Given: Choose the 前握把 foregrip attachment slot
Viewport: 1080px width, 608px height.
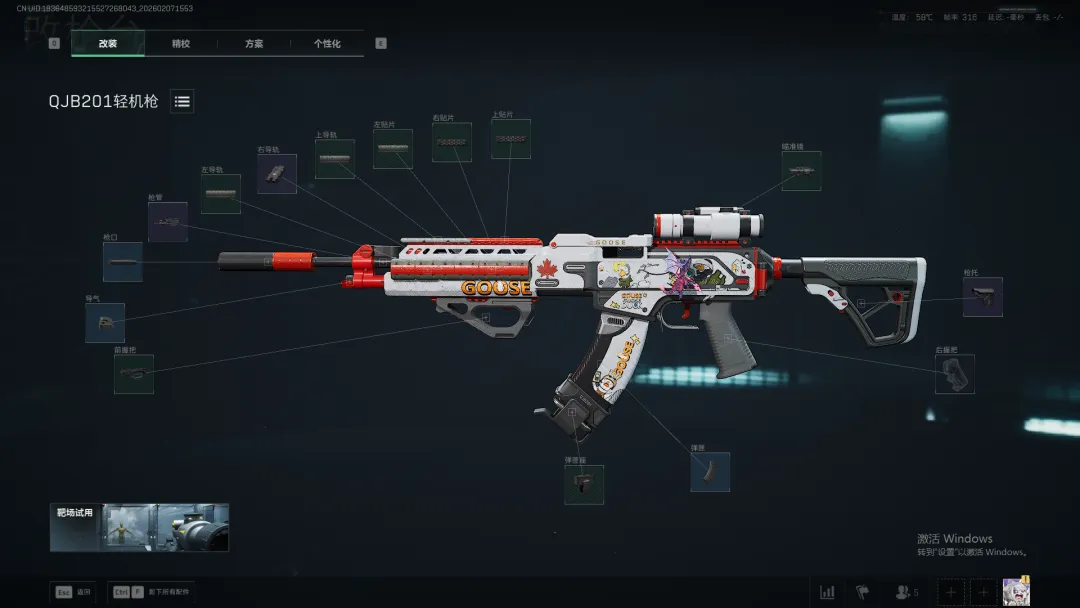Looking at the screenshot, I should tap(134, 374).
